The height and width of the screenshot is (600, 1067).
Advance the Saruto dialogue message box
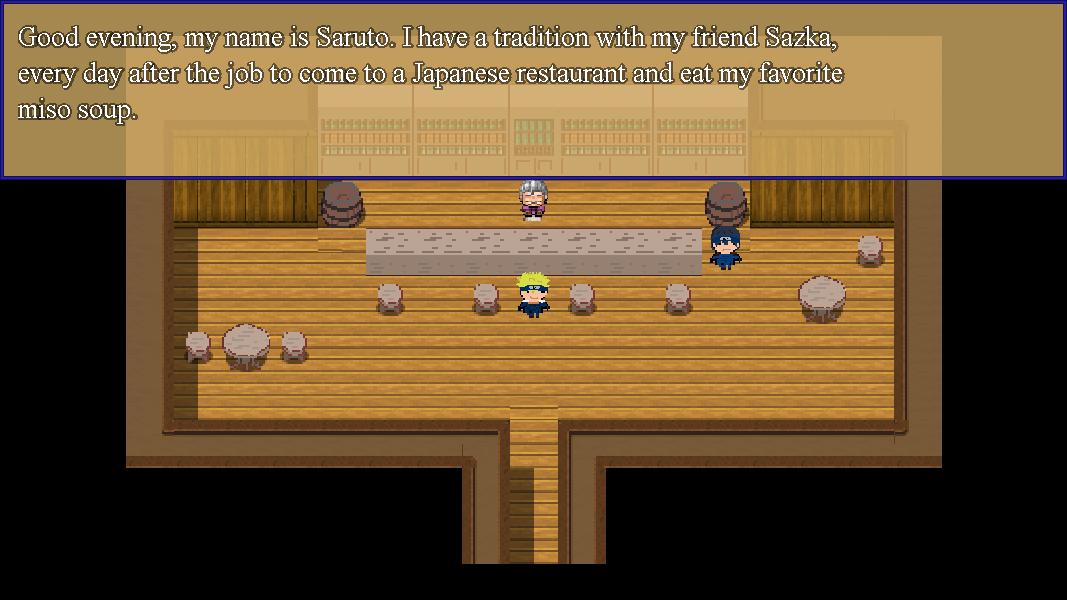[533, 90]
